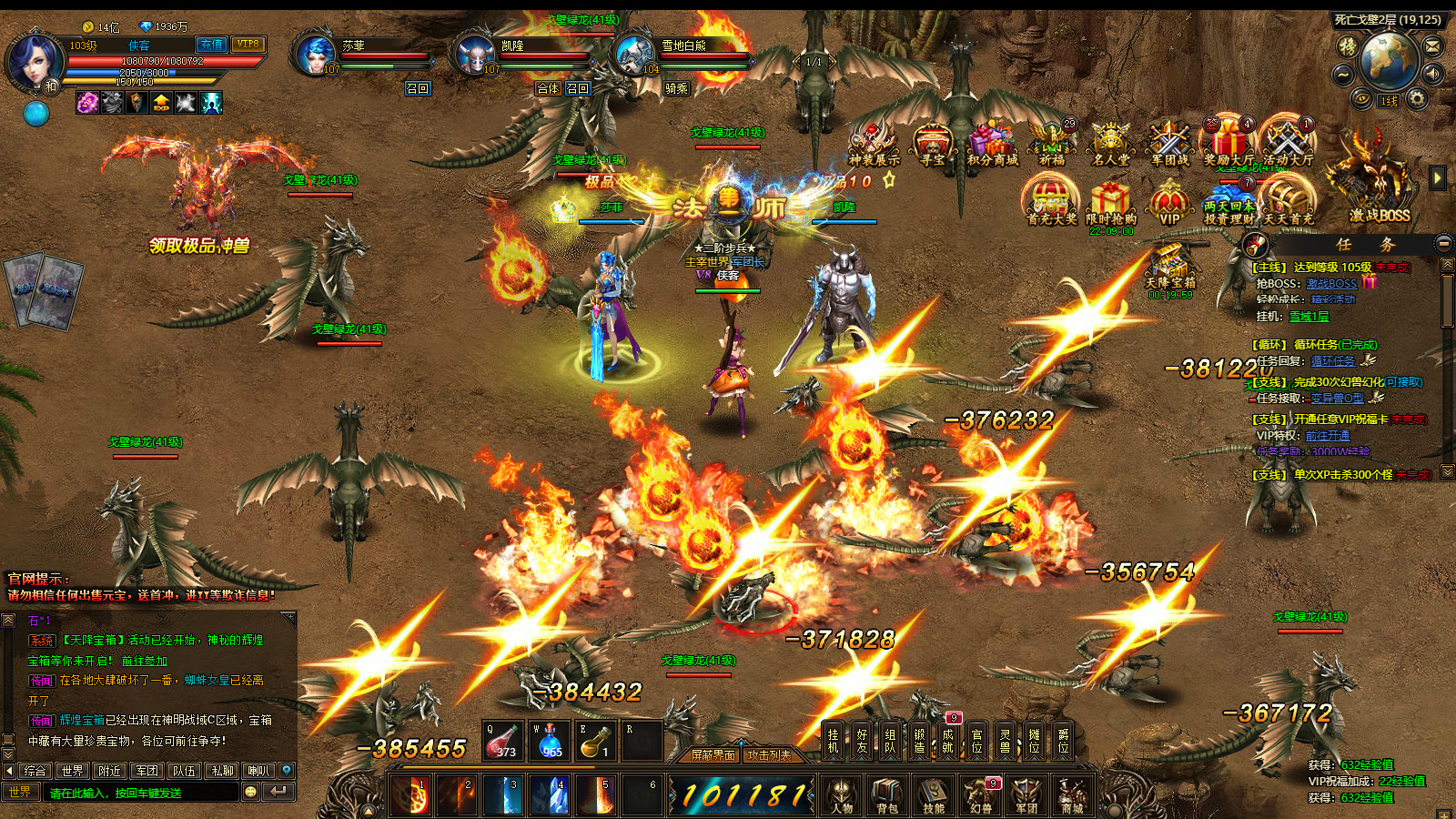This screenshot has width=1456, height=819.
Task: Open the 技能 skills book
Action: pyautogui.click(x=934, y=794)
